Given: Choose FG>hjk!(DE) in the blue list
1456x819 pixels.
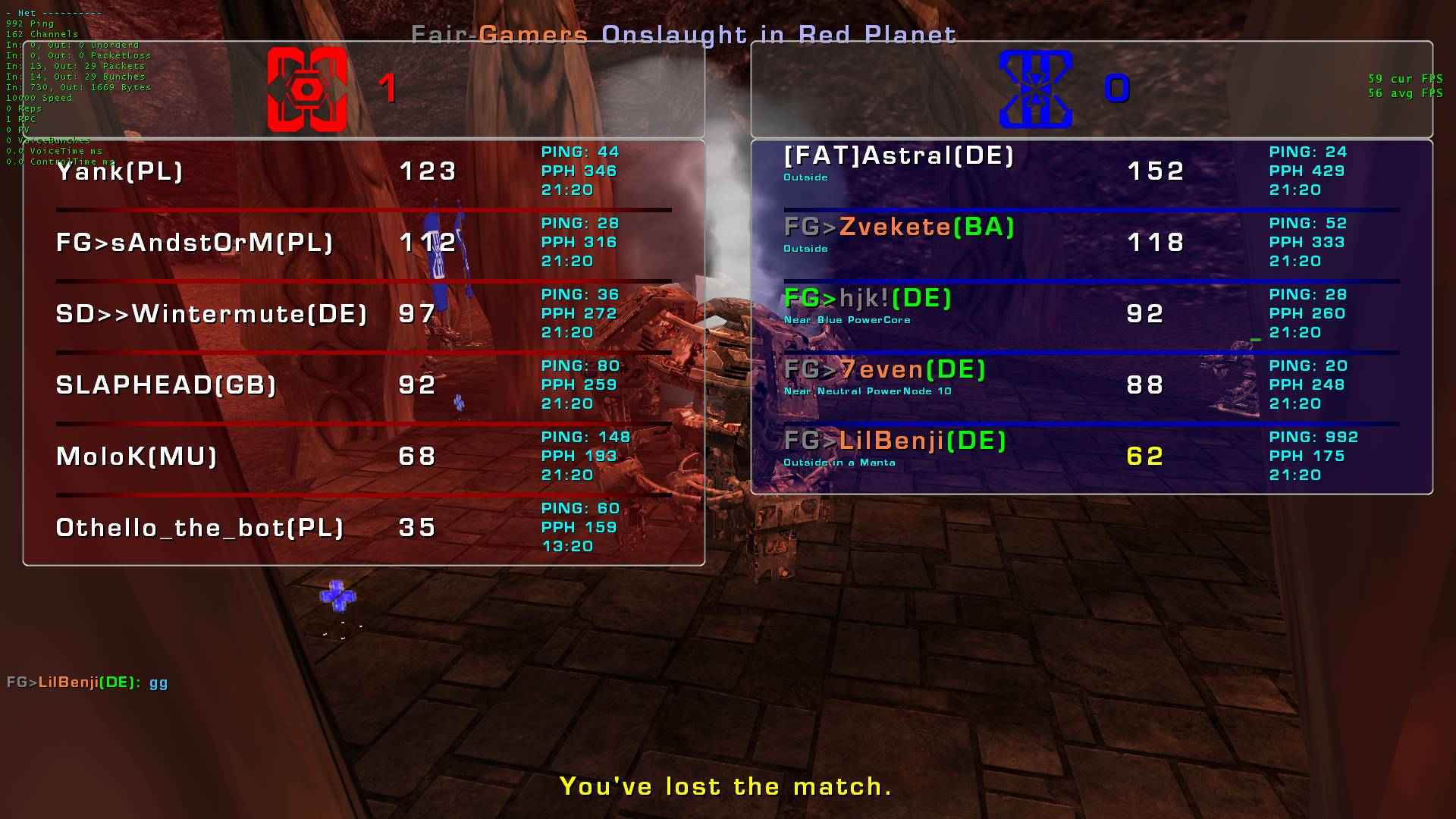Looking at the screenshot, I should (x=868, y=299).
